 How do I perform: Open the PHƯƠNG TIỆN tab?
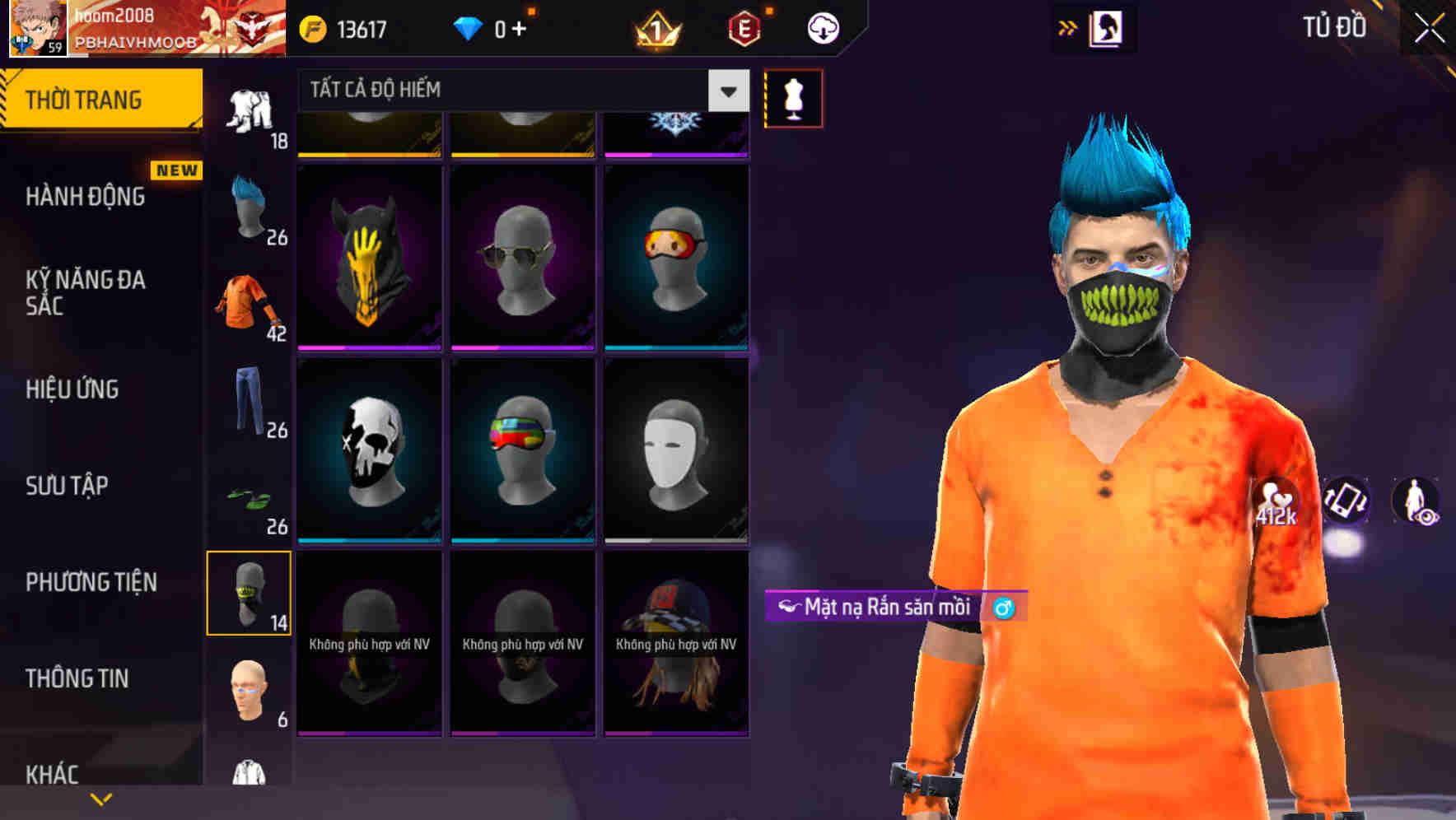pyautogui.click(x=91, y=580)
